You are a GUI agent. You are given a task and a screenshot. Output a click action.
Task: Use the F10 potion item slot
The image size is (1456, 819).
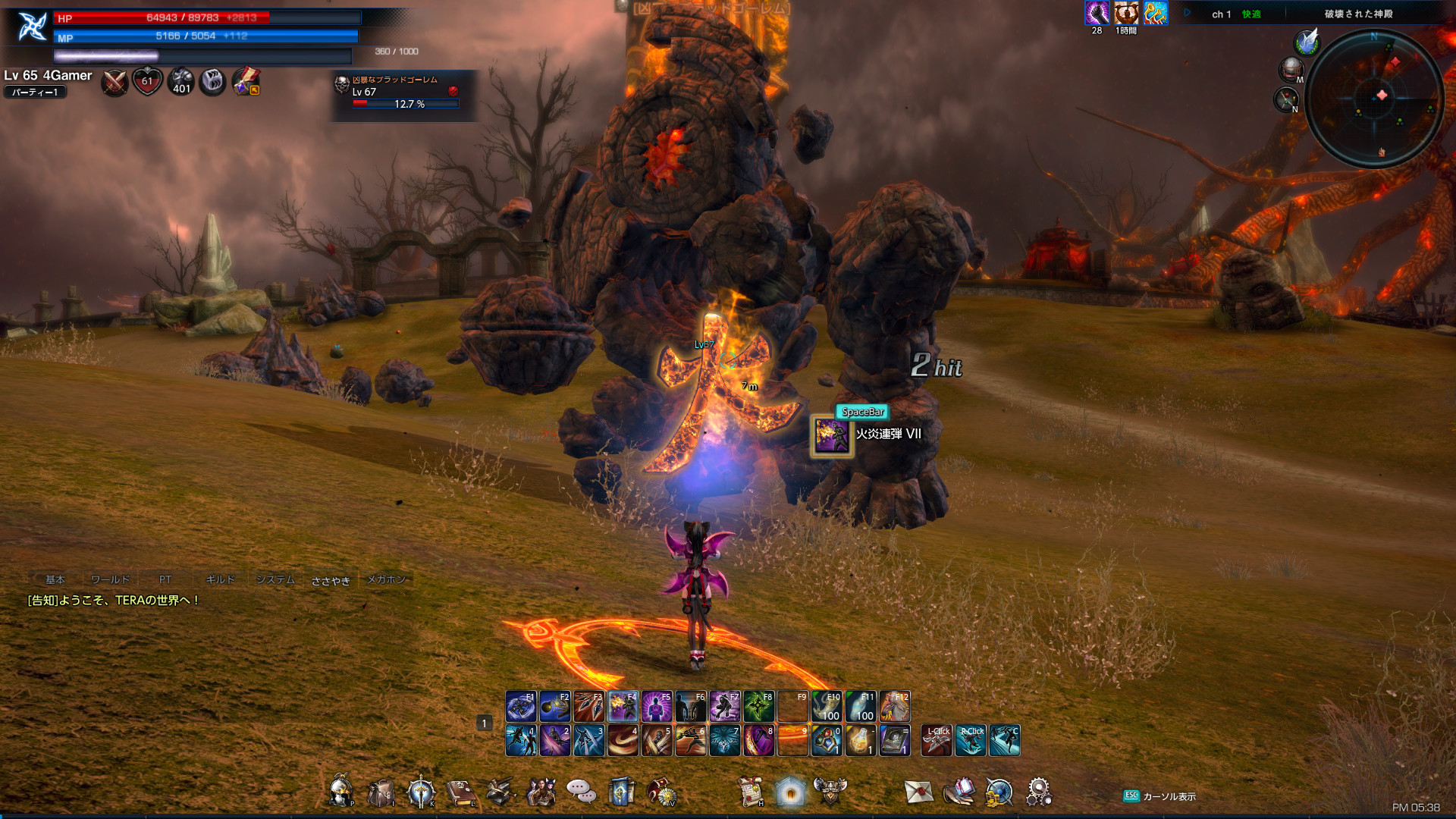[827, 707]
